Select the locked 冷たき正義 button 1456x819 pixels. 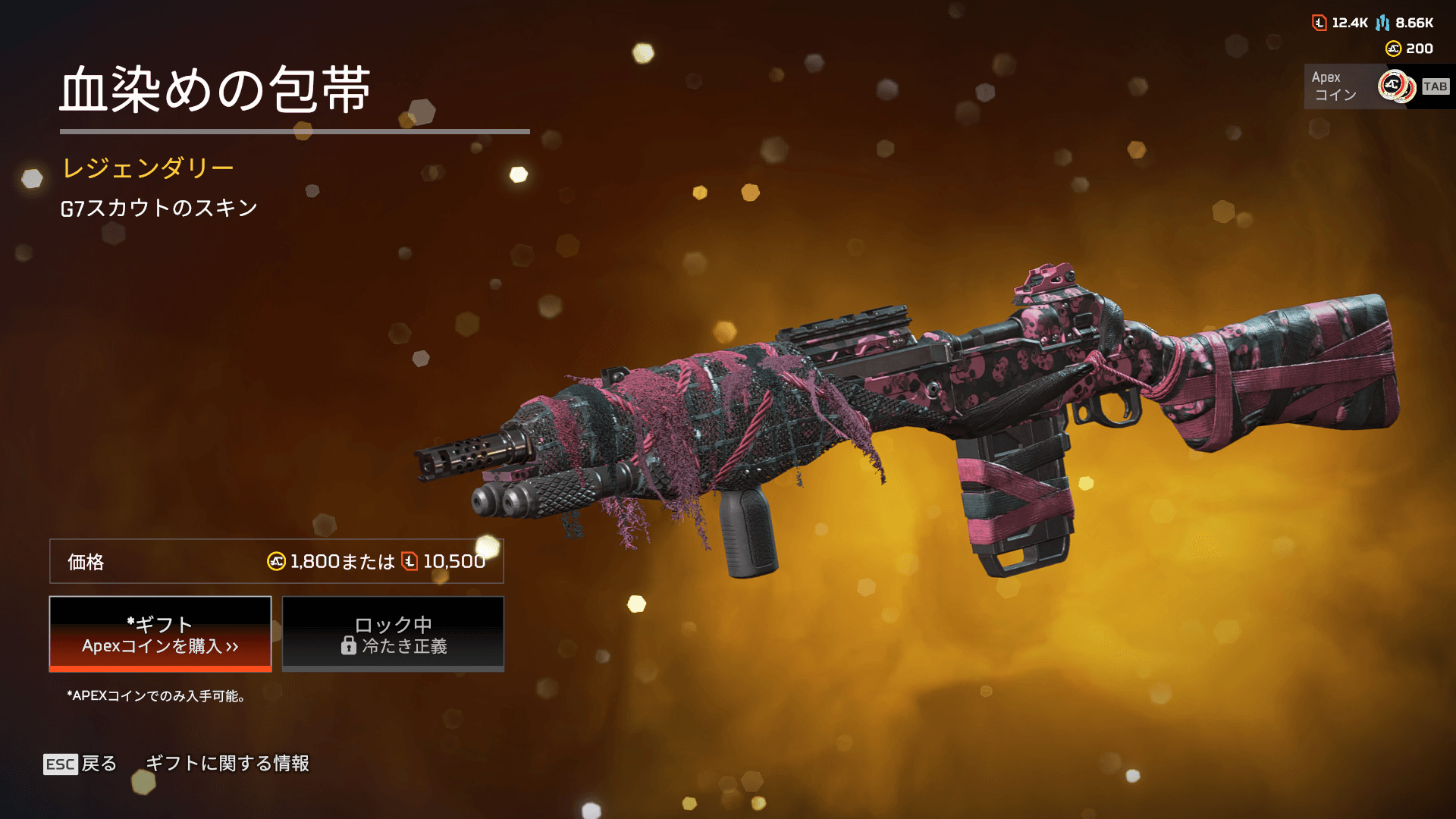(393, 634)
